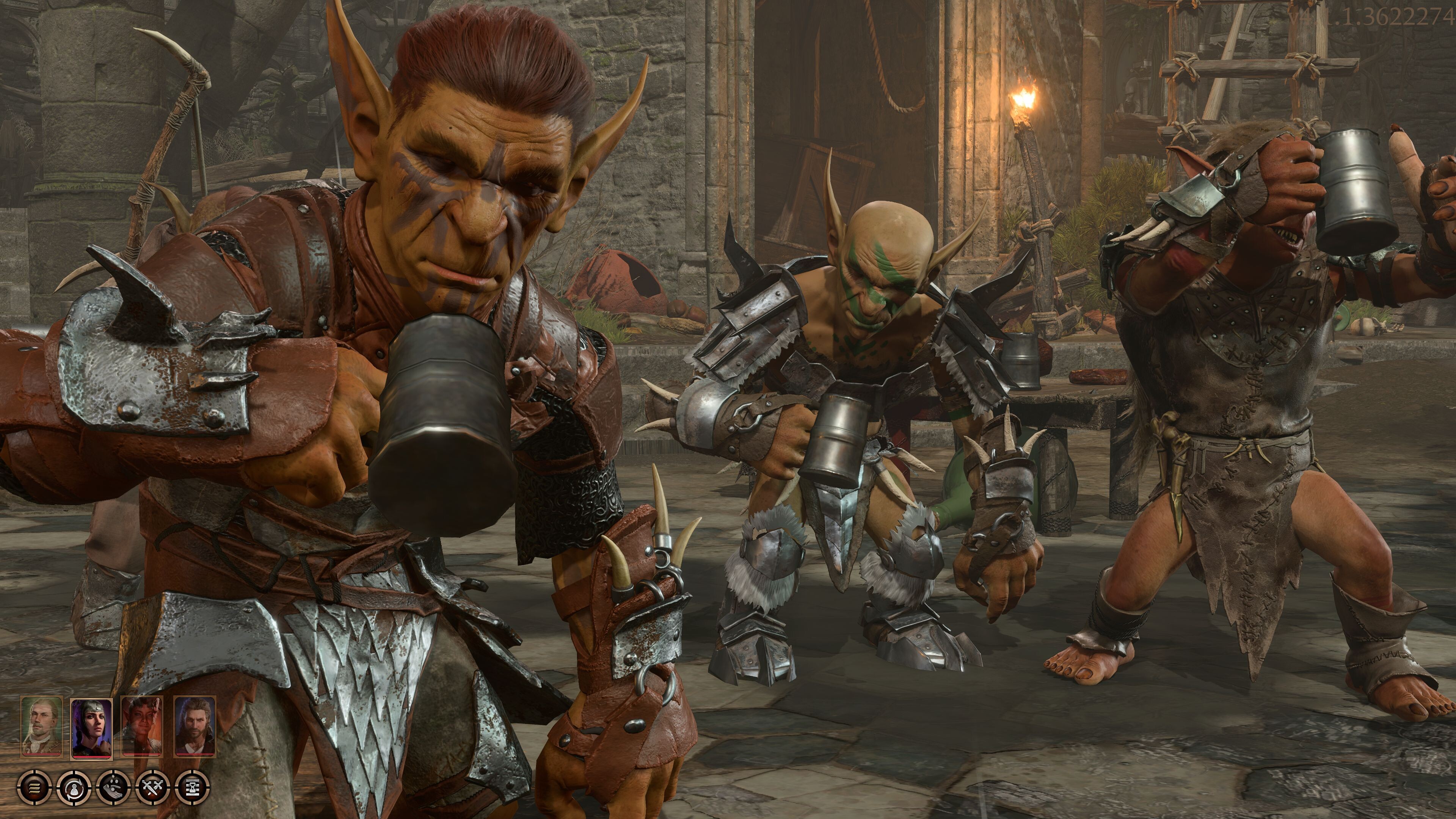Open the three-line menu button
The width and height of the screenshot is (1456, 819).
(x=35, y=786)
